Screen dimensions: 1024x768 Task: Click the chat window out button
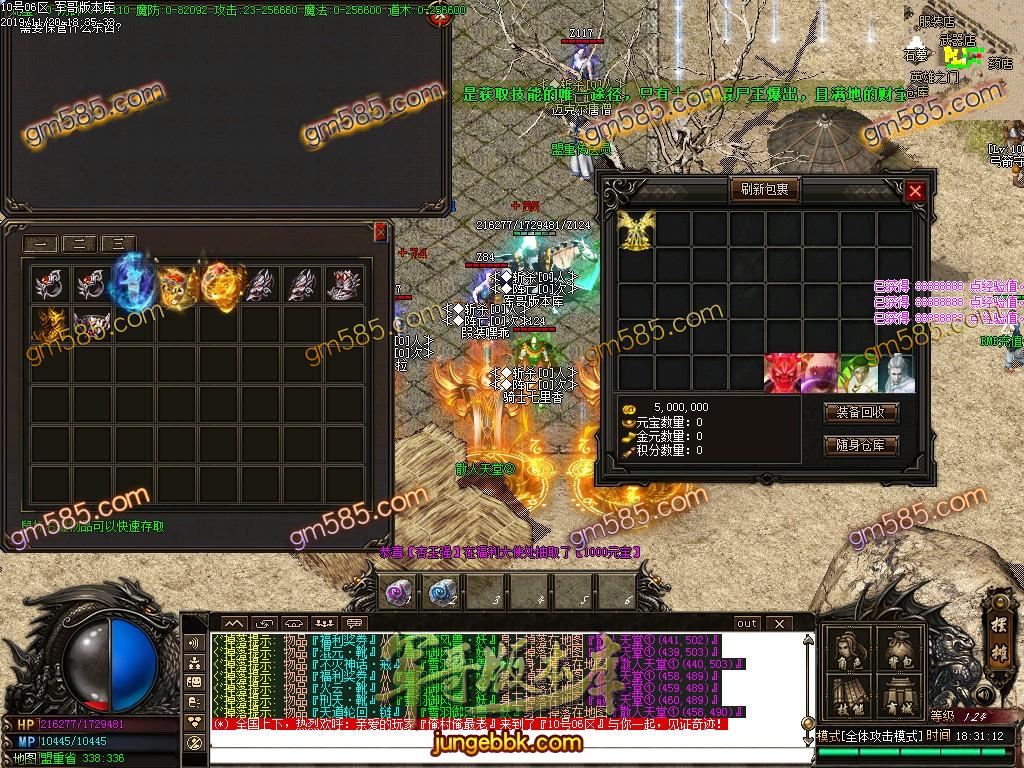pos(747,624)
